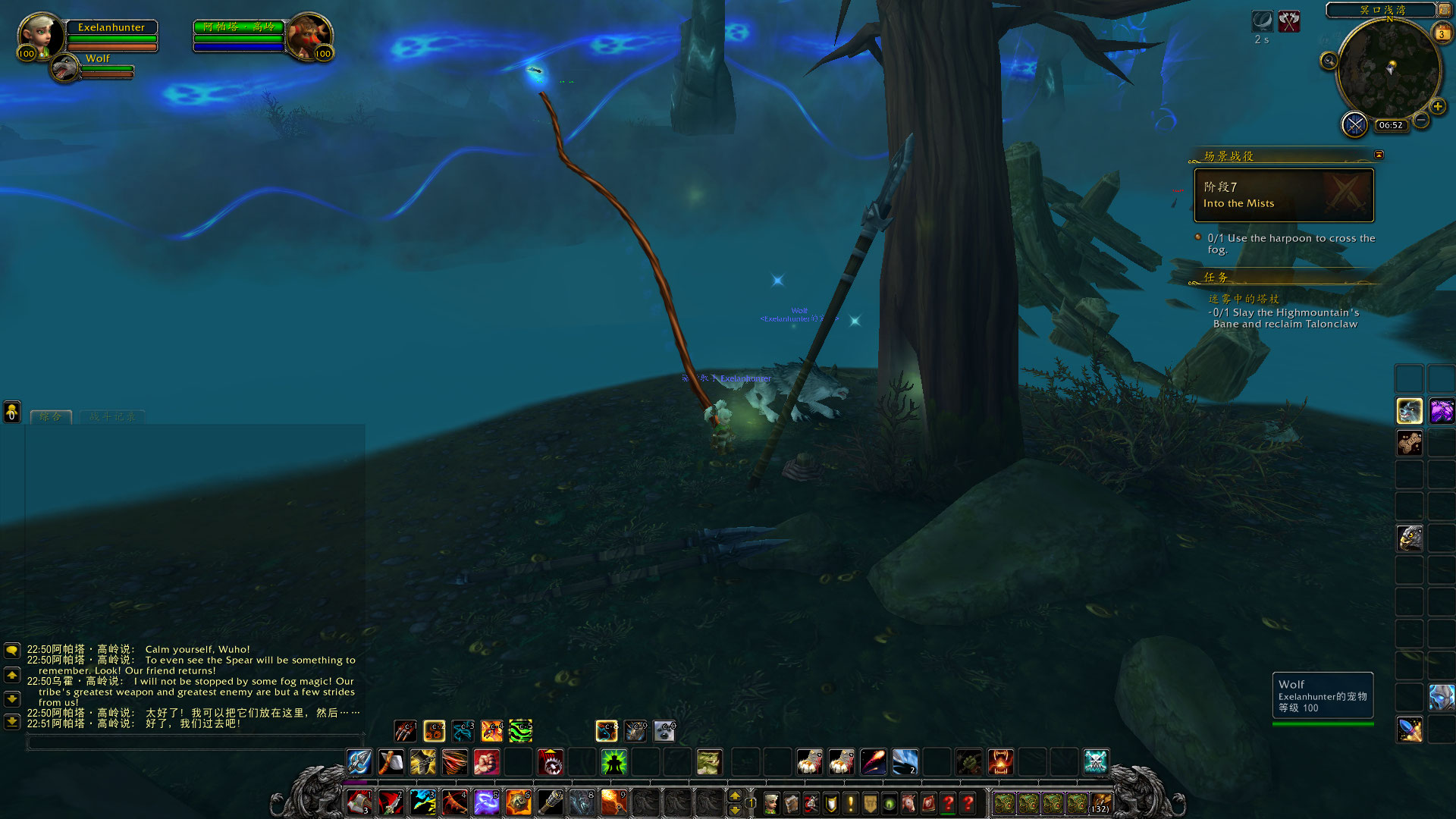Image resolution: width=1456 pixels, height=819 pixels.
Task: Open the minimap tracking magnifier button
Action: coord(1329,61)
